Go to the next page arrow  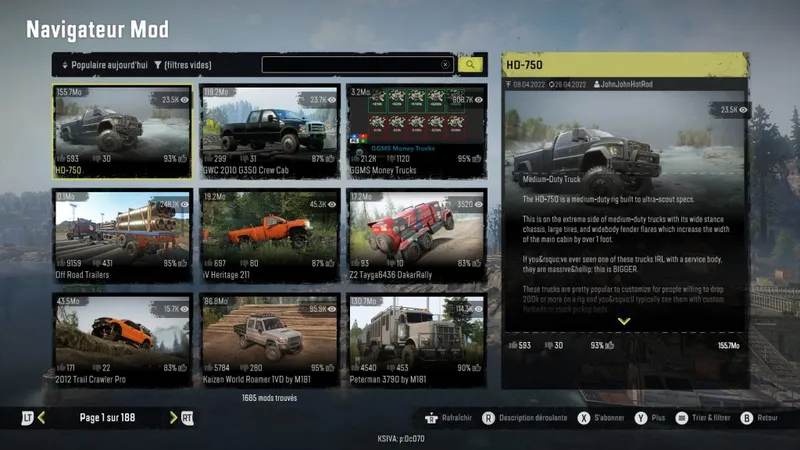click(x=174, y=417)
